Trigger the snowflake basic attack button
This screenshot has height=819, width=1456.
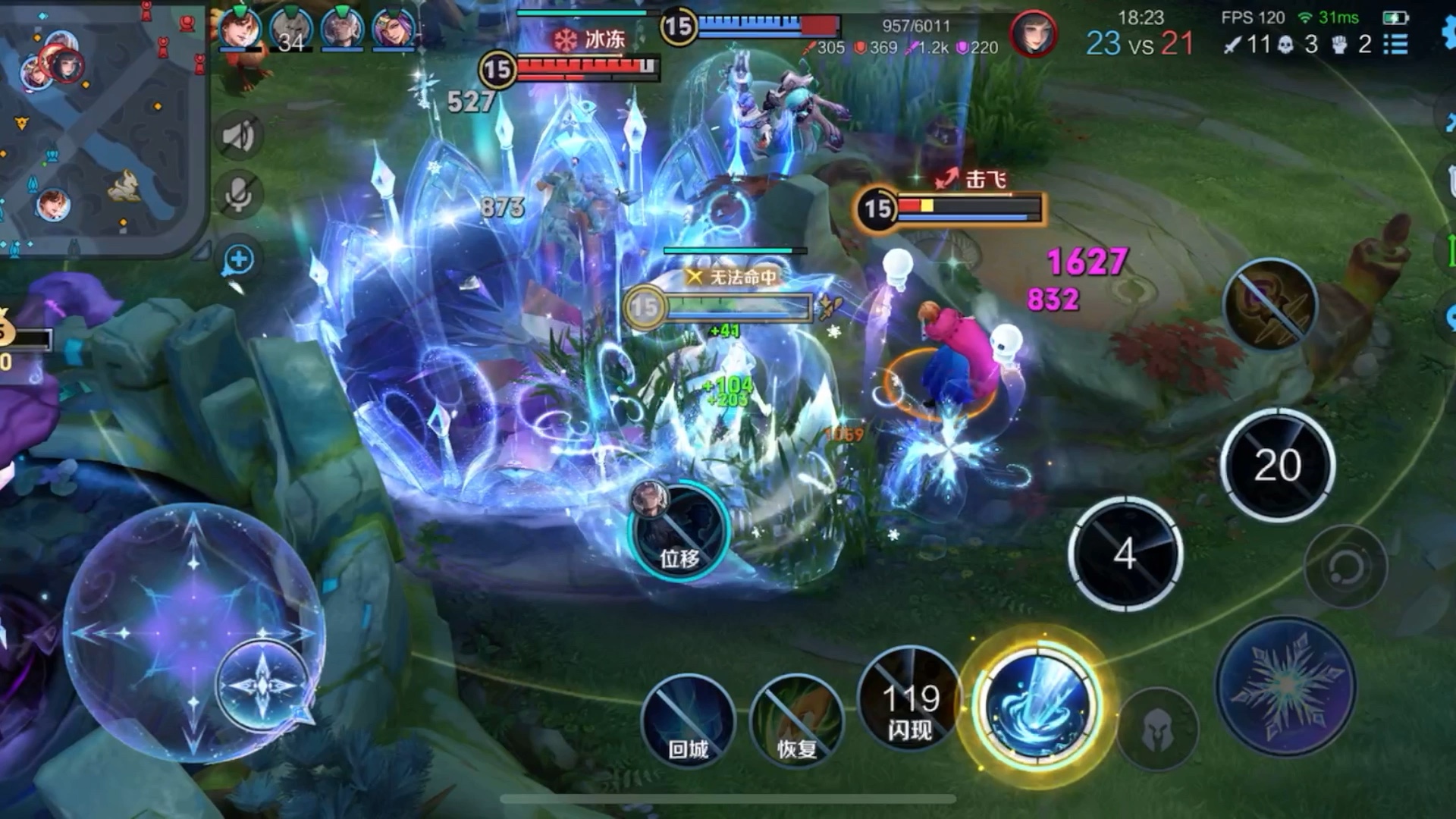coord(1286,686)
